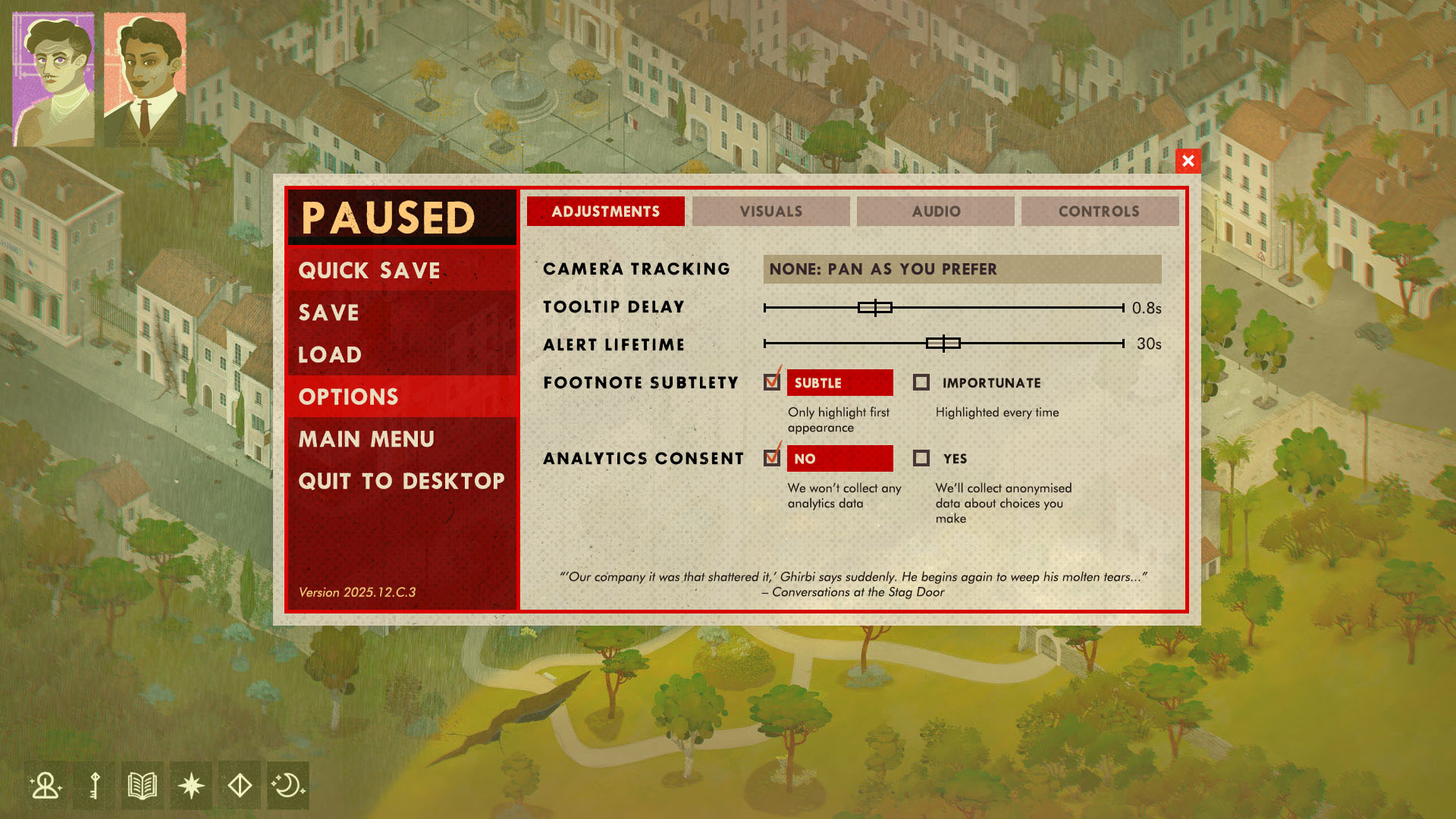Choose No for analytics consent
Viewport: 1456px width, 819px height.
click(x=772, y=458)
